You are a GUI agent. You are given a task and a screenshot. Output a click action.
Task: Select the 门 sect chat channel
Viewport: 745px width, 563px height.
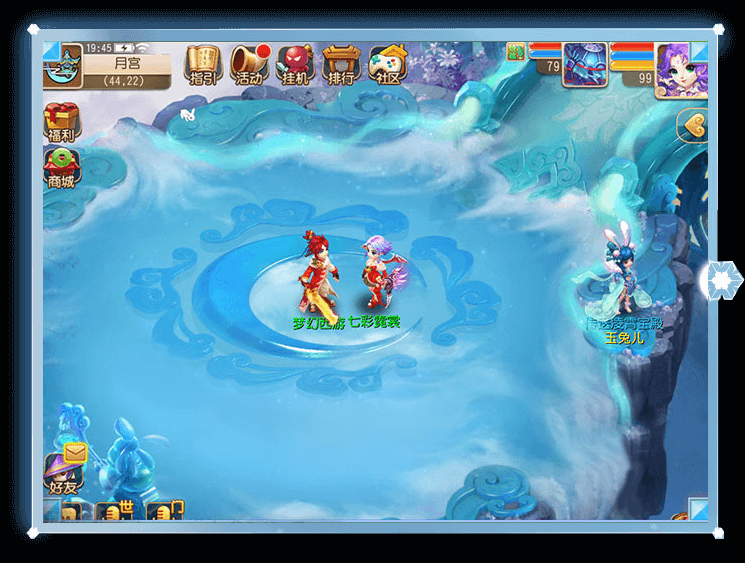[x=168, y=511]
